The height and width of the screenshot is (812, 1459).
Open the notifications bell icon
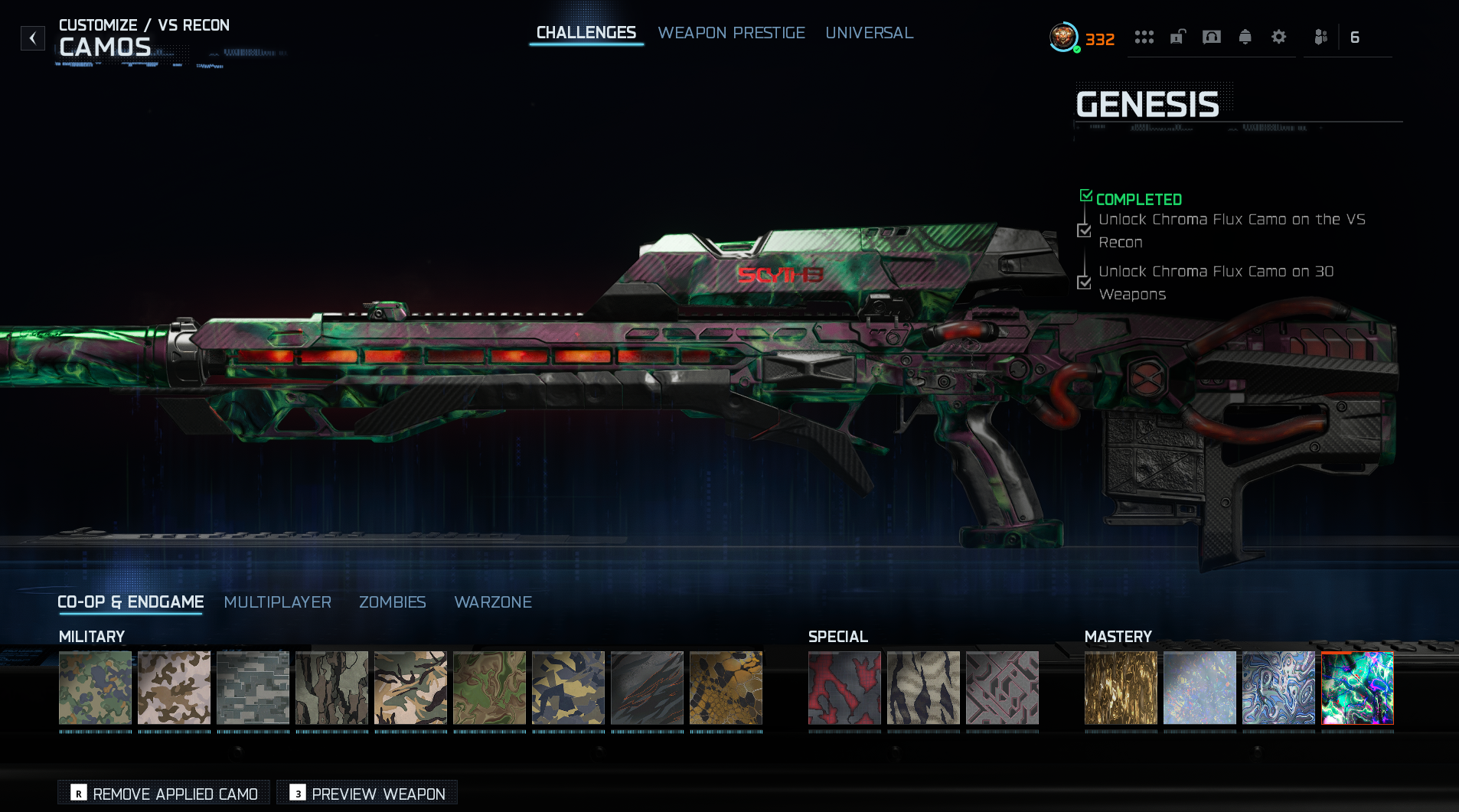pos(1245,37)
